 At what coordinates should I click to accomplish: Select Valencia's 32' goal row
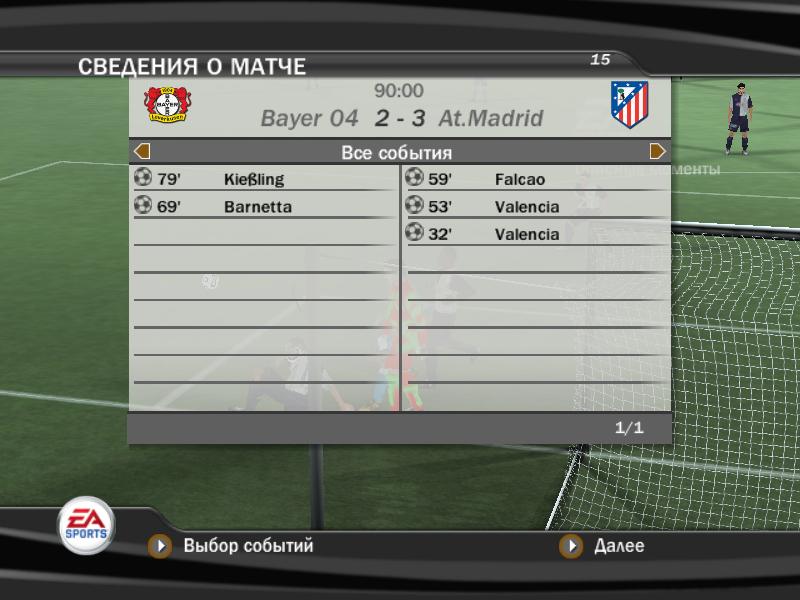pos(535,234)
